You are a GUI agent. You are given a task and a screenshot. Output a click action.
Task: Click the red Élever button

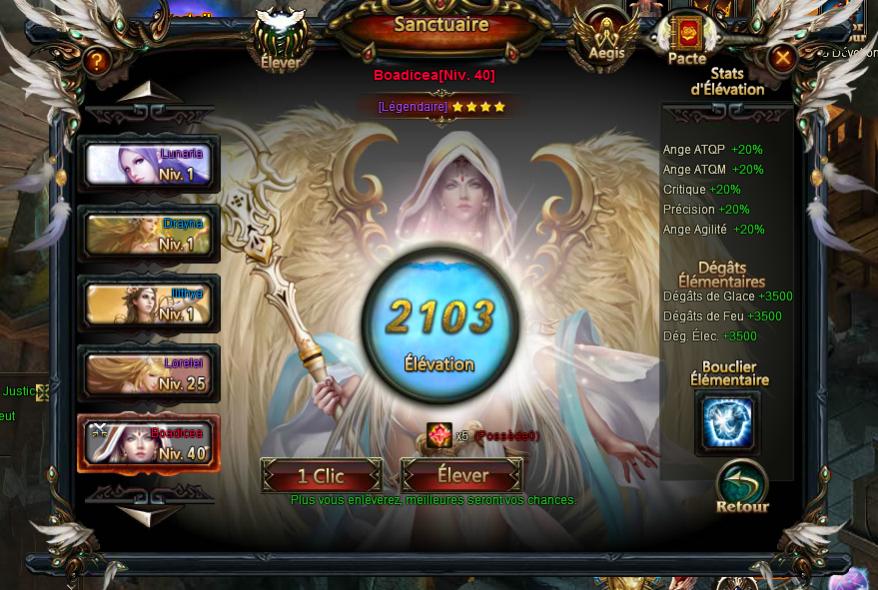(x=462, y=476)
